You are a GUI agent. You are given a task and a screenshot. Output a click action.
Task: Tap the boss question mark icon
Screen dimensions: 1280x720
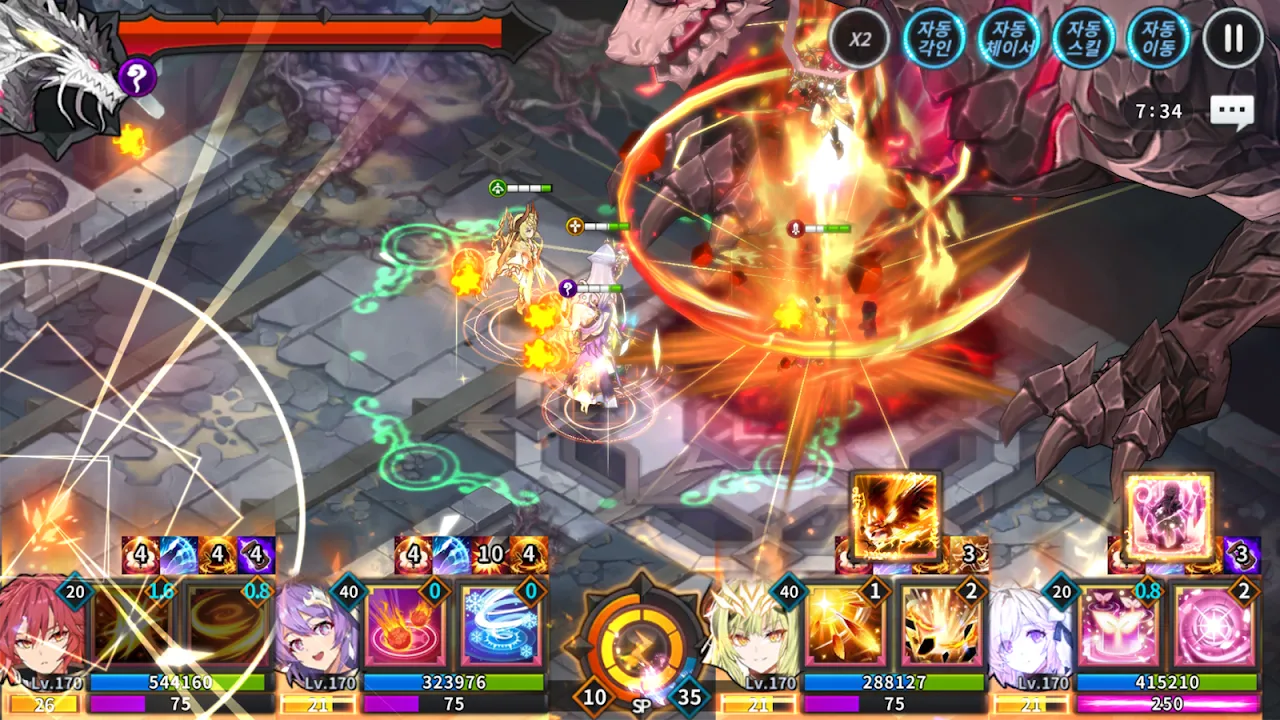(x=136, y=76)
